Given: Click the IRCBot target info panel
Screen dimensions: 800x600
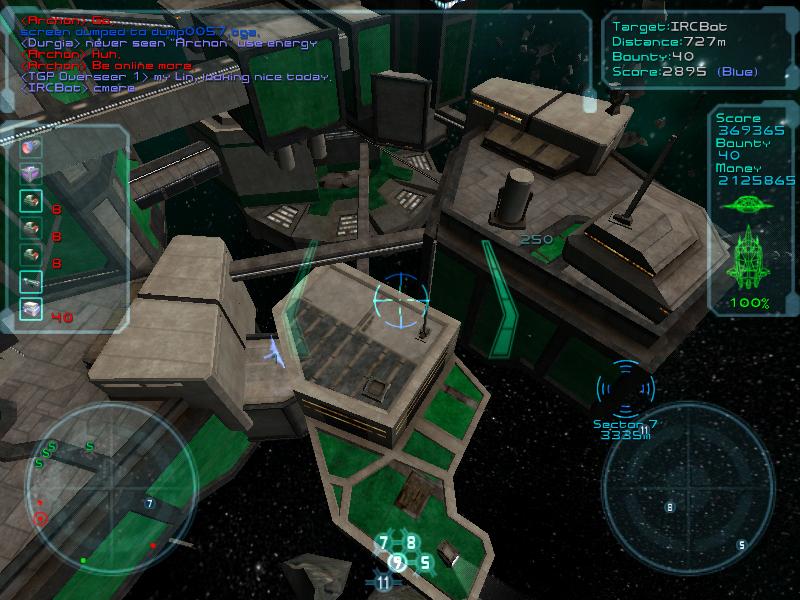Looking at the screenshot, I should point(690,48).
